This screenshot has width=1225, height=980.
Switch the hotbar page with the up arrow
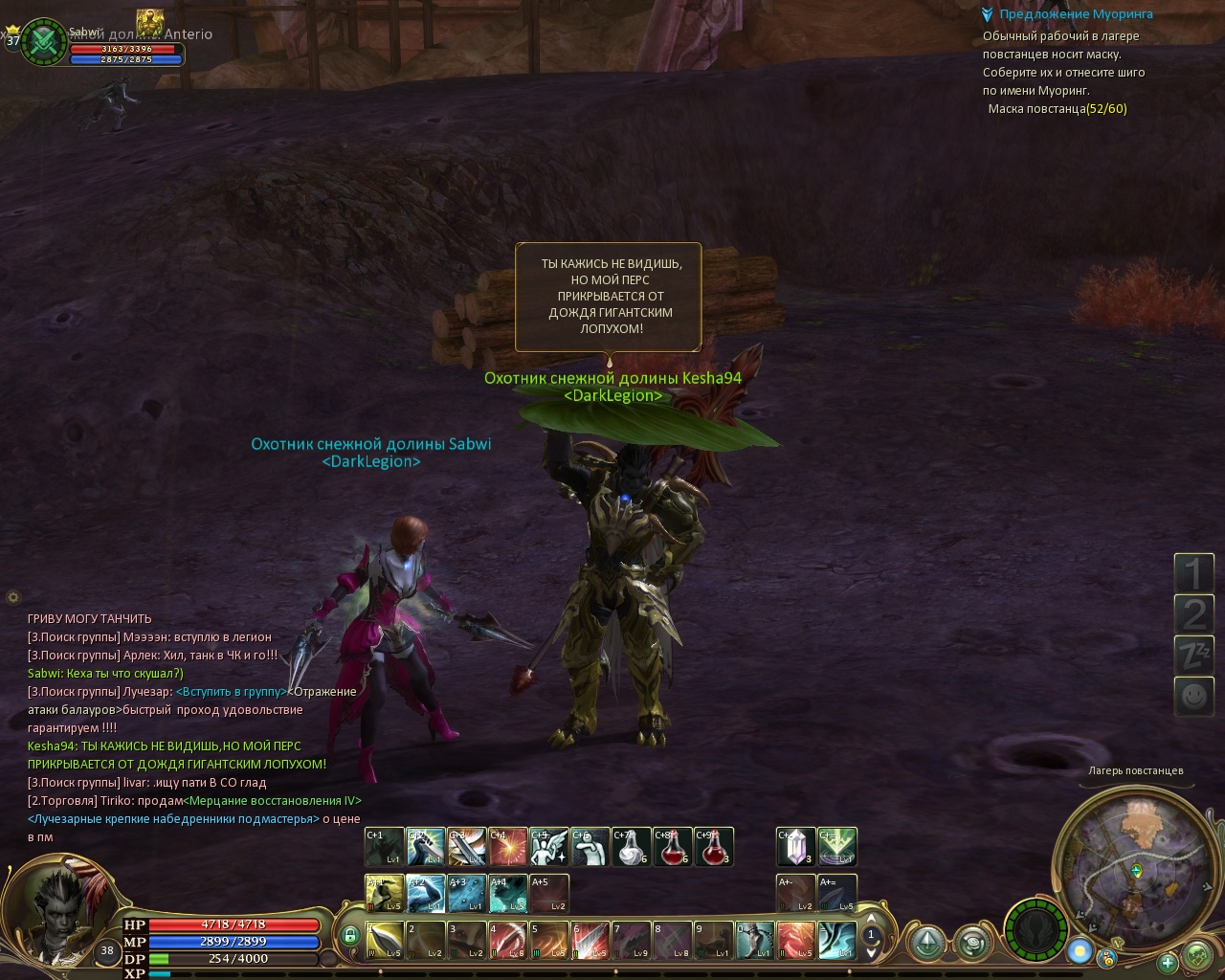[x=871, y=921]
